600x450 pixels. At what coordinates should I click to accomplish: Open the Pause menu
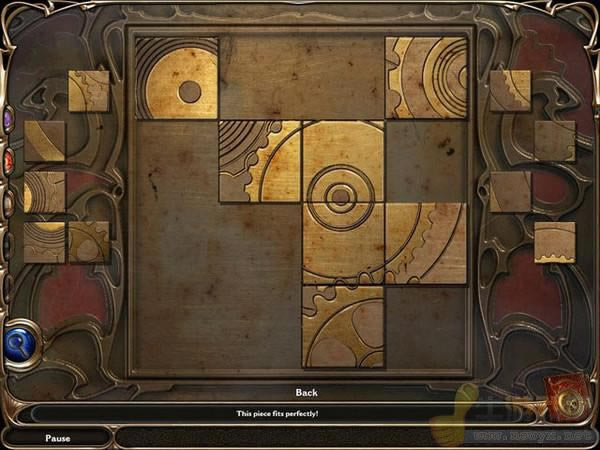point(57,438)
